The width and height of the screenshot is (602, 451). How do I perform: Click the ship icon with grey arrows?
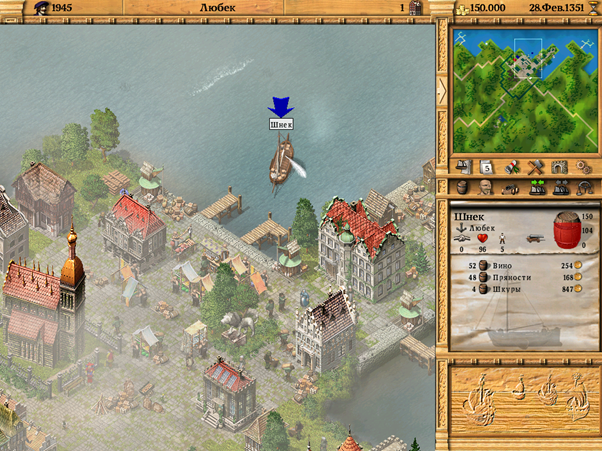point(559,187)
